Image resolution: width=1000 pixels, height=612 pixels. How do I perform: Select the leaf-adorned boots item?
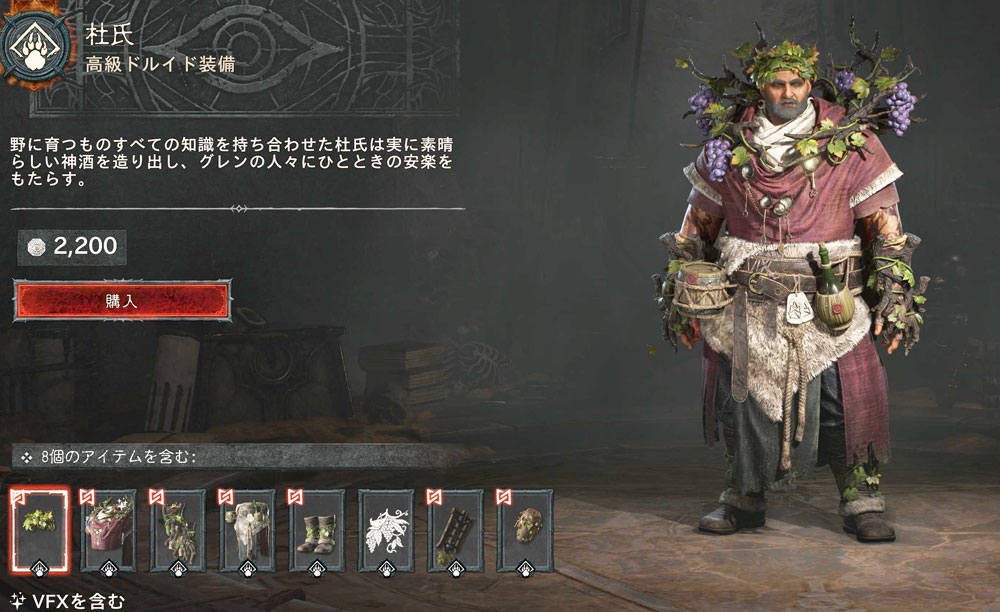(316, 529)
